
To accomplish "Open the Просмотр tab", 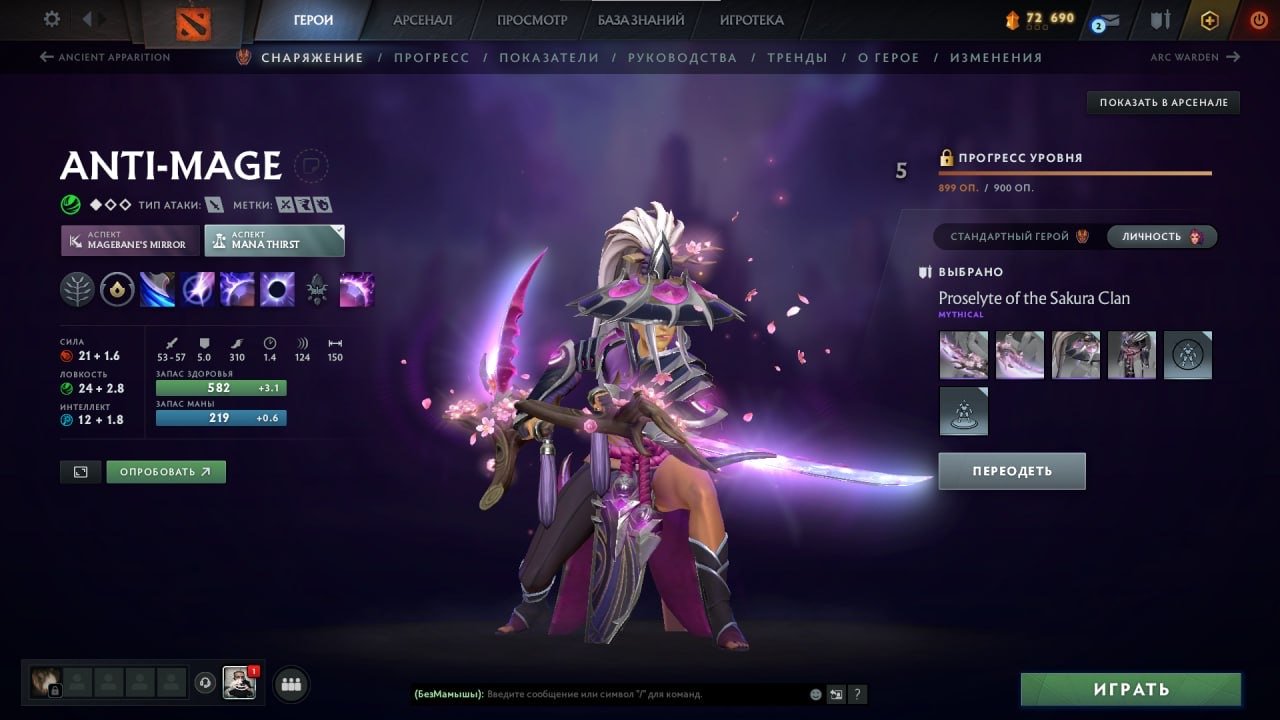I will [532, 20].
